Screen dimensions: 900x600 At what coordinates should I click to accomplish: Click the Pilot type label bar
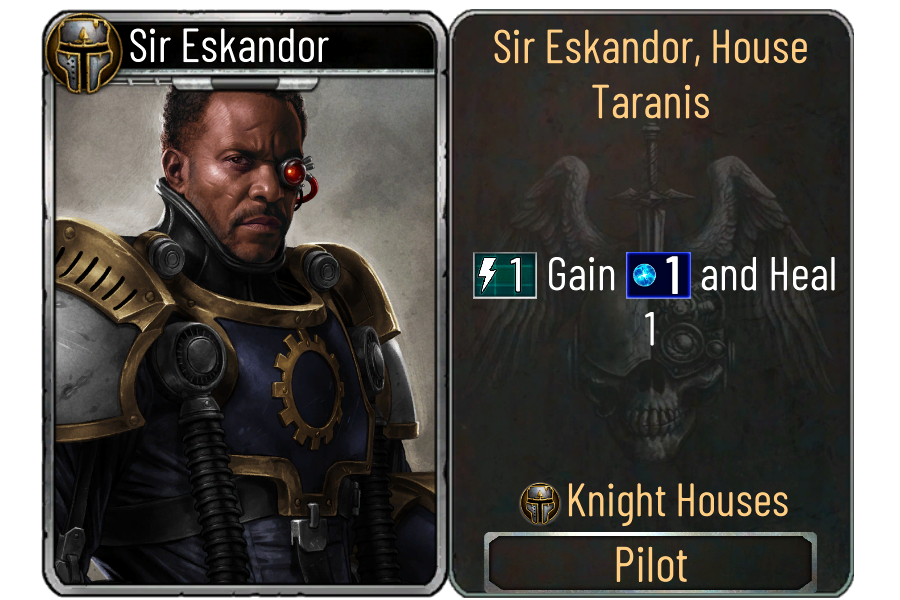click(650, 565)
